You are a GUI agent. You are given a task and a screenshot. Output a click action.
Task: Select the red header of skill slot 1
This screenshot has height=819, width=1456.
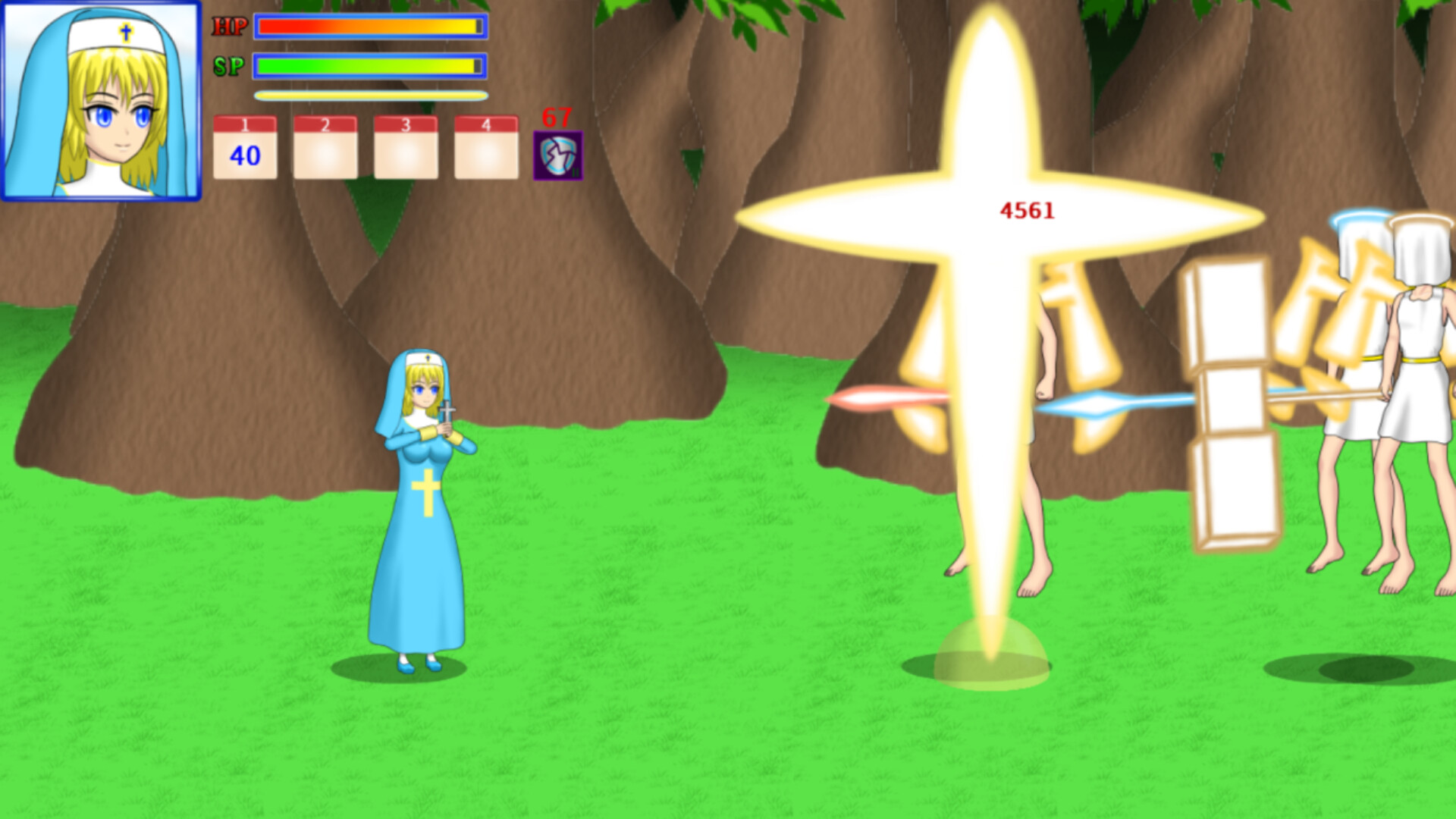tap(245, 121)
